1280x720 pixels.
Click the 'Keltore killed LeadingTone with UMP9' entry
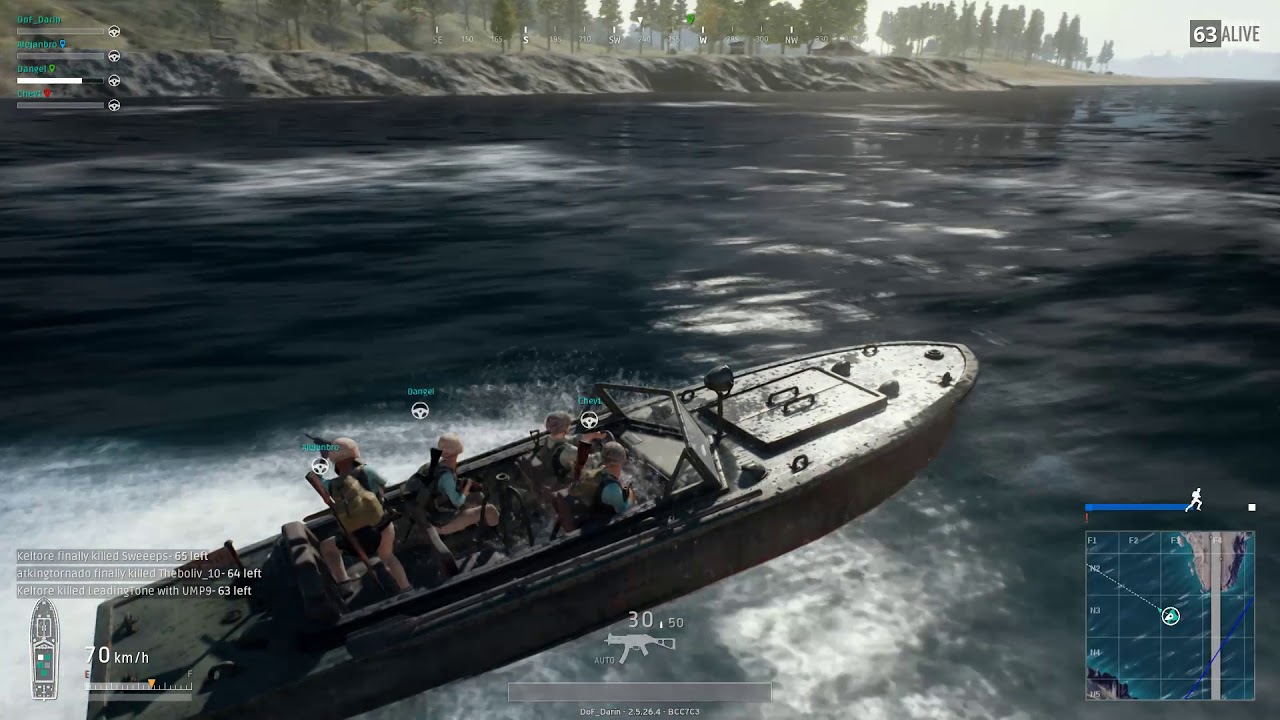click(135, 591)
